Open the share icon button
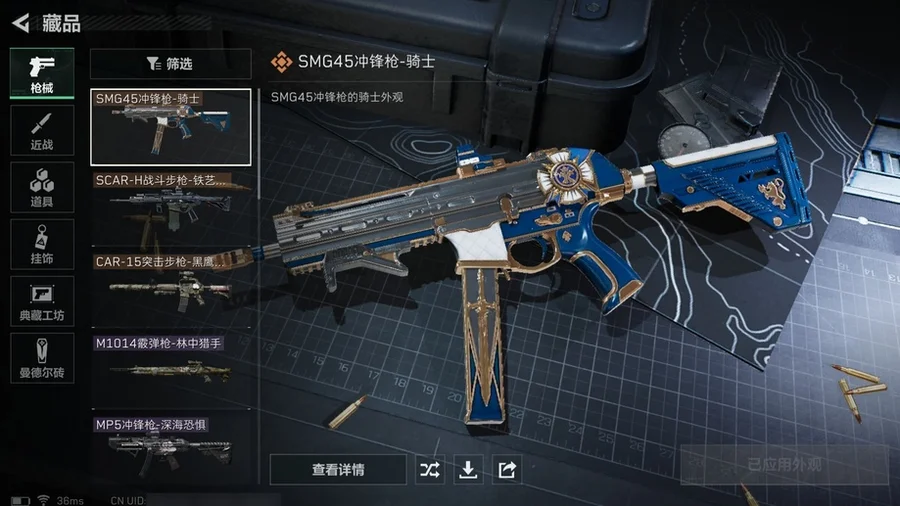Viewport: 900px width, 506px height. pos(507,469)
